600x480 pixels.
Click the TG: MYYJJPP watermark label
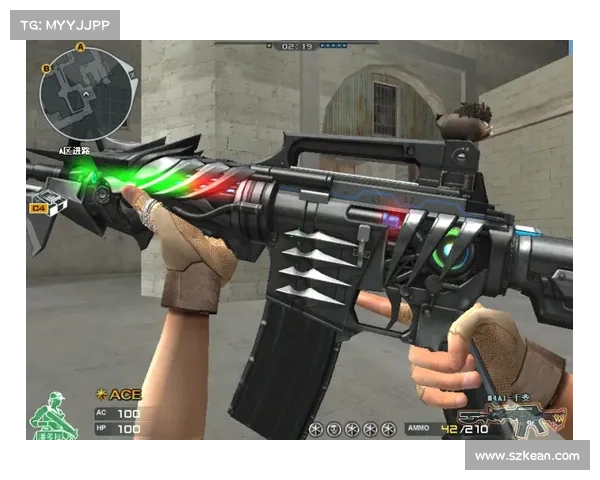pos(64,24)
